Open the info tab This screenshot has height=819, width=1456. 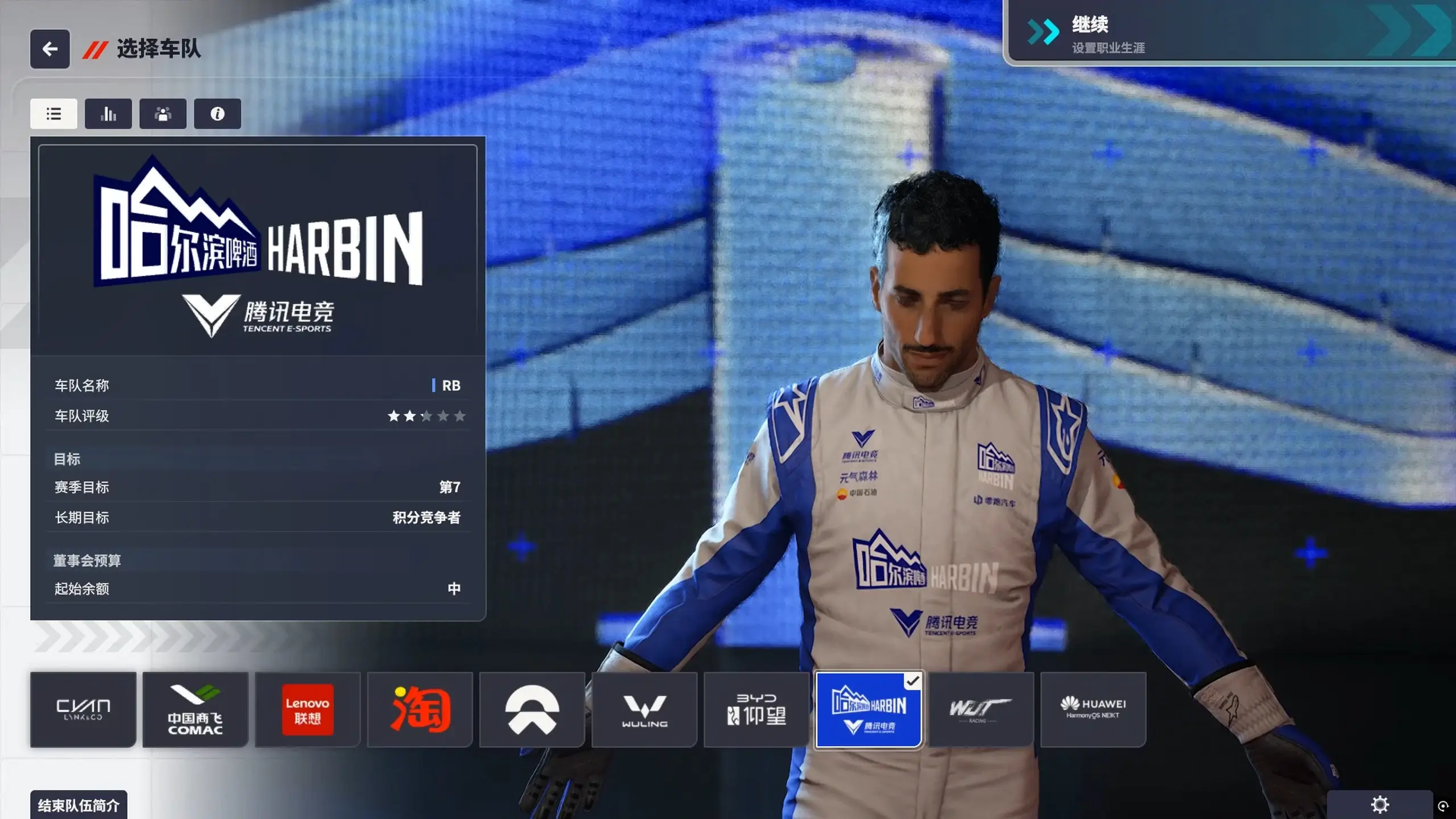pyautogui.click(x=217, y=114)
